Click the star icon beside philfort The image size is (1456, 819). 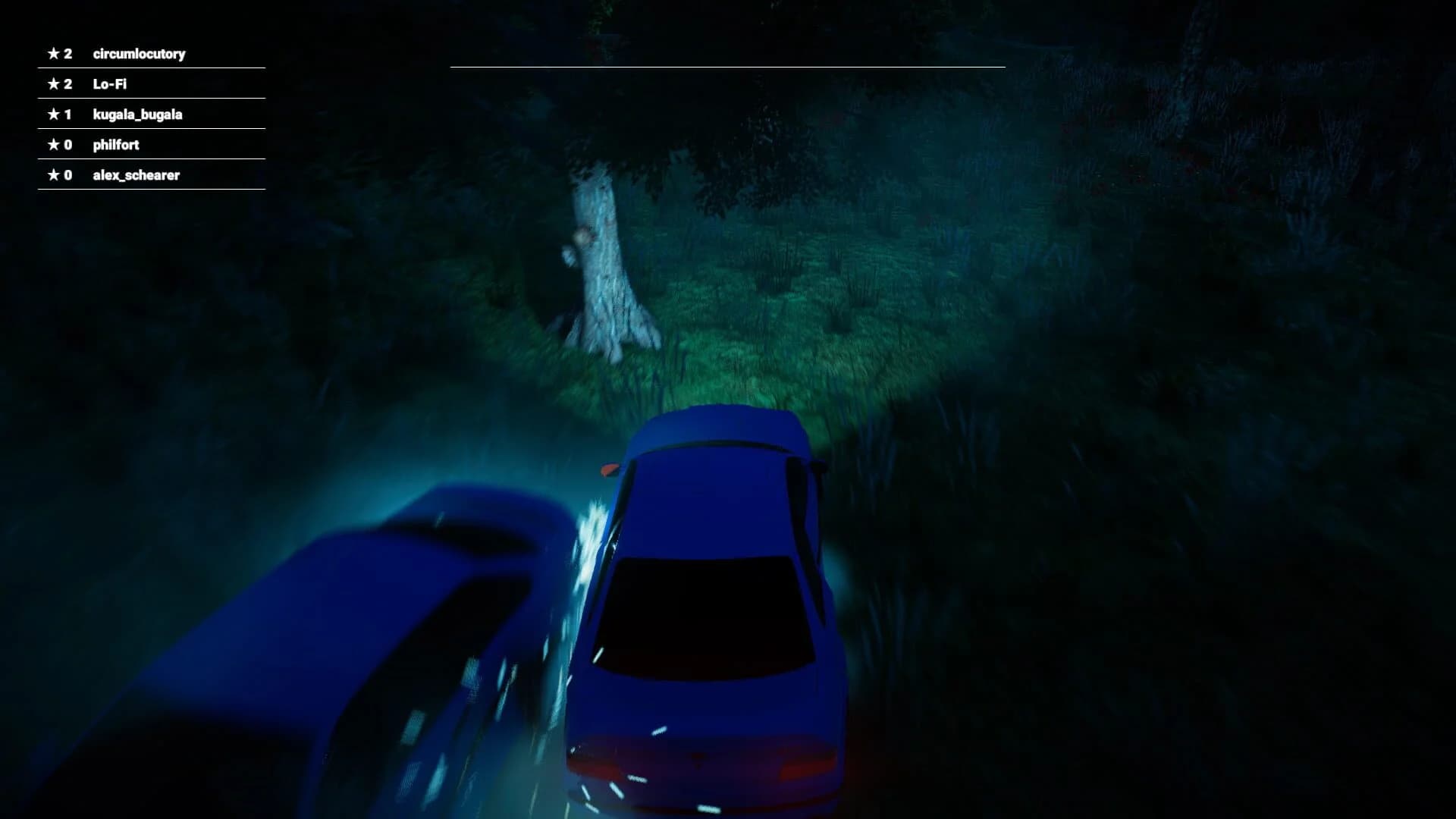tap(54, 145)
